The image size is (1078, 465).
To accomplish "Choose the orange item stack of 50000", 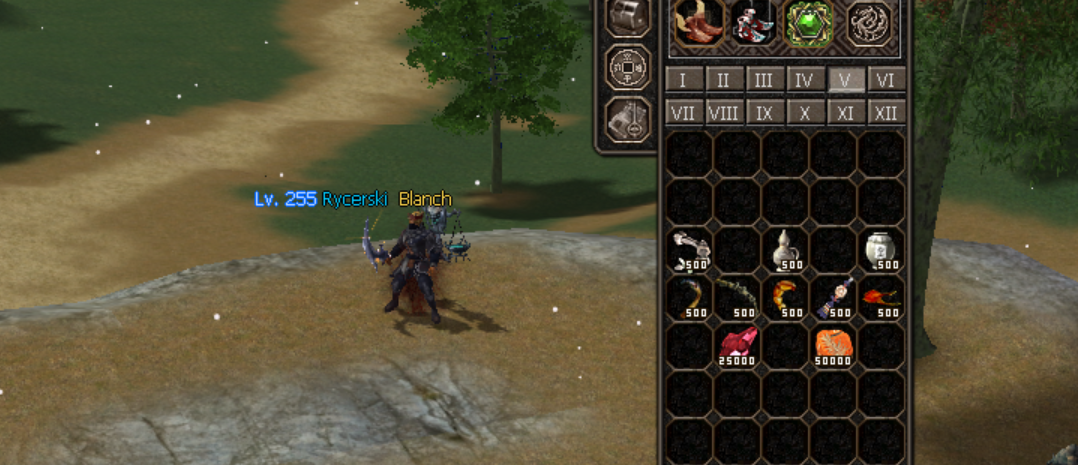I will point(835,345).
